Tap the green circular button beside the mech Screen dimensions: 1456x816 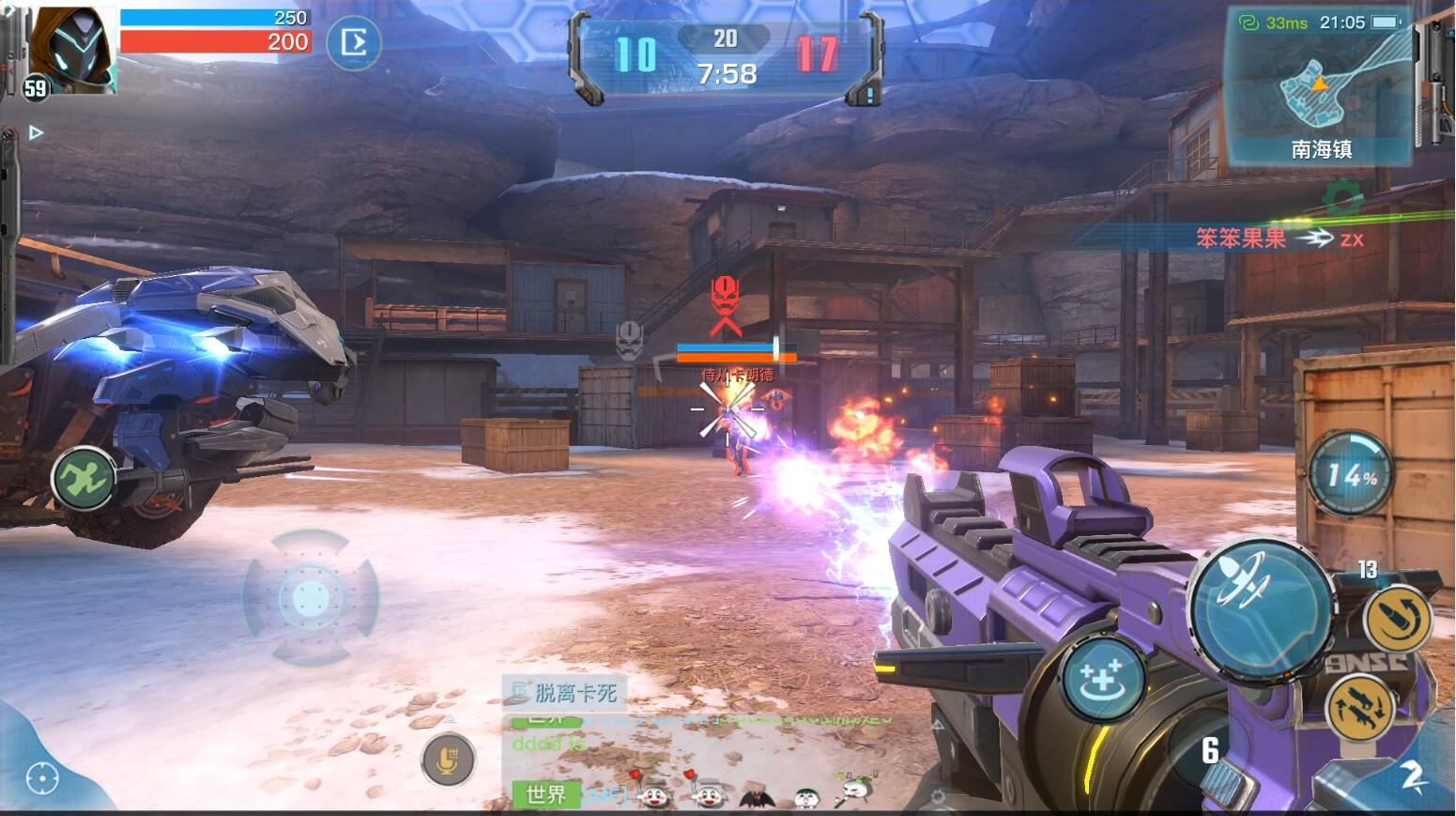coord(83,478)
